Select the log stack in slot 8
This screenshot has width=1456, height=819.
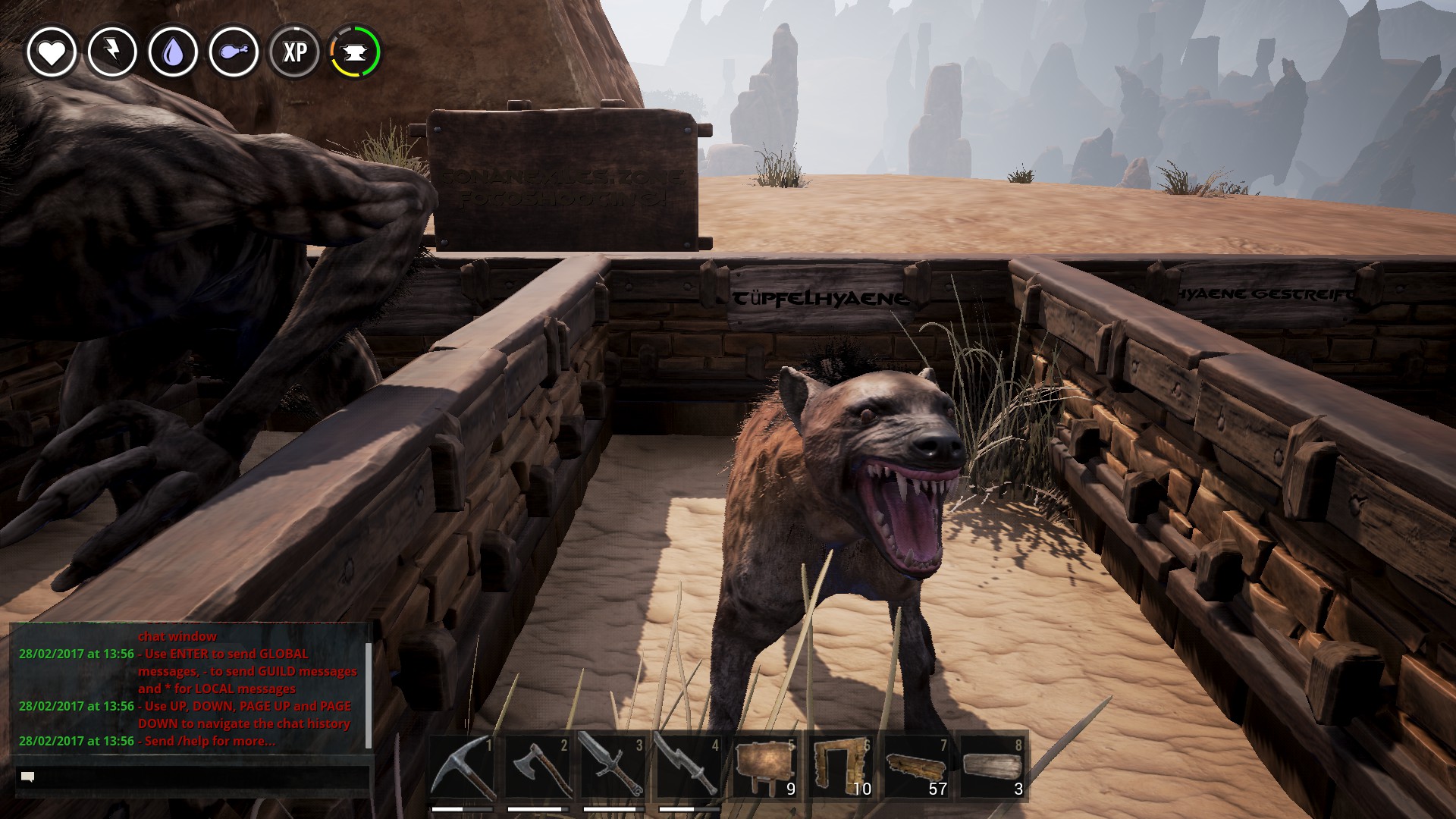(991, 767)
